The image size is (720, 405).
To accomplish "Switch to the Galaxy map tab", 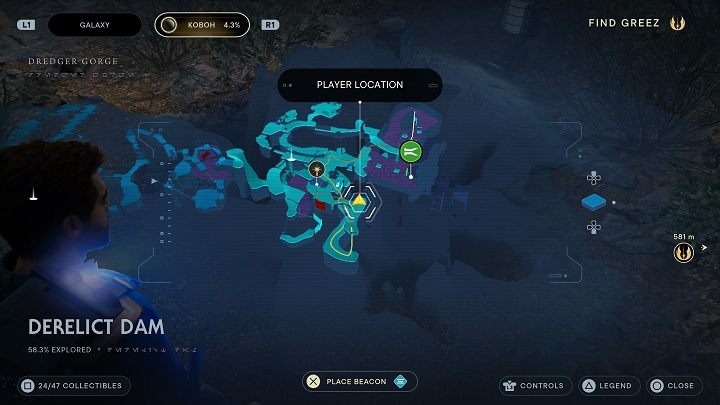I will coord(94,24).
